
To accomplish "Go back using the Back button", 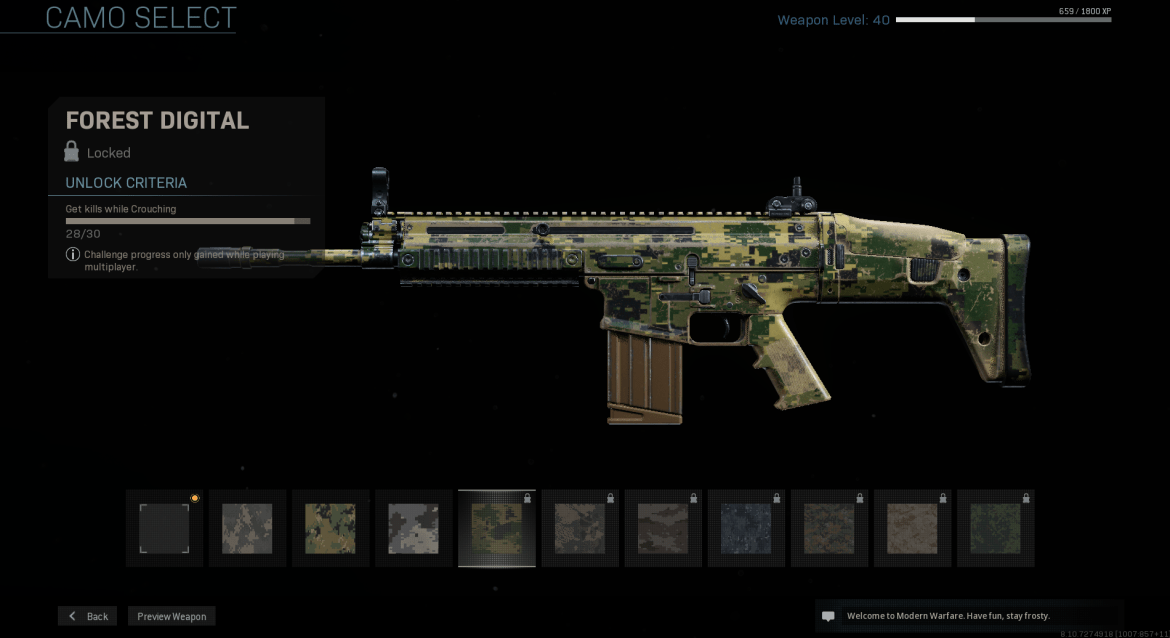I will (87, 616).
